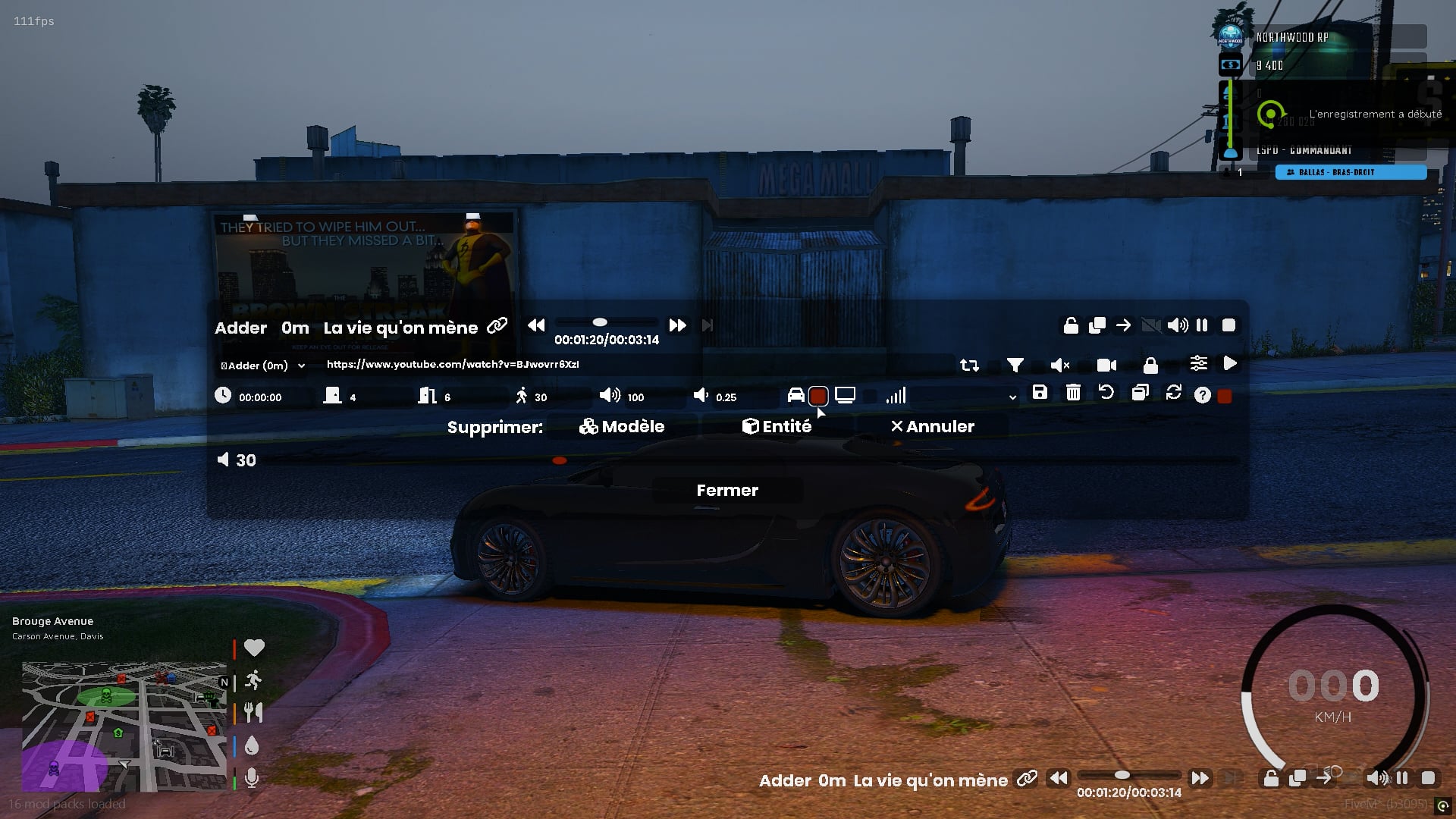Screen dimensions: 1456x819
Task: Select the monitor screen icon
Action: coord(845,395)
